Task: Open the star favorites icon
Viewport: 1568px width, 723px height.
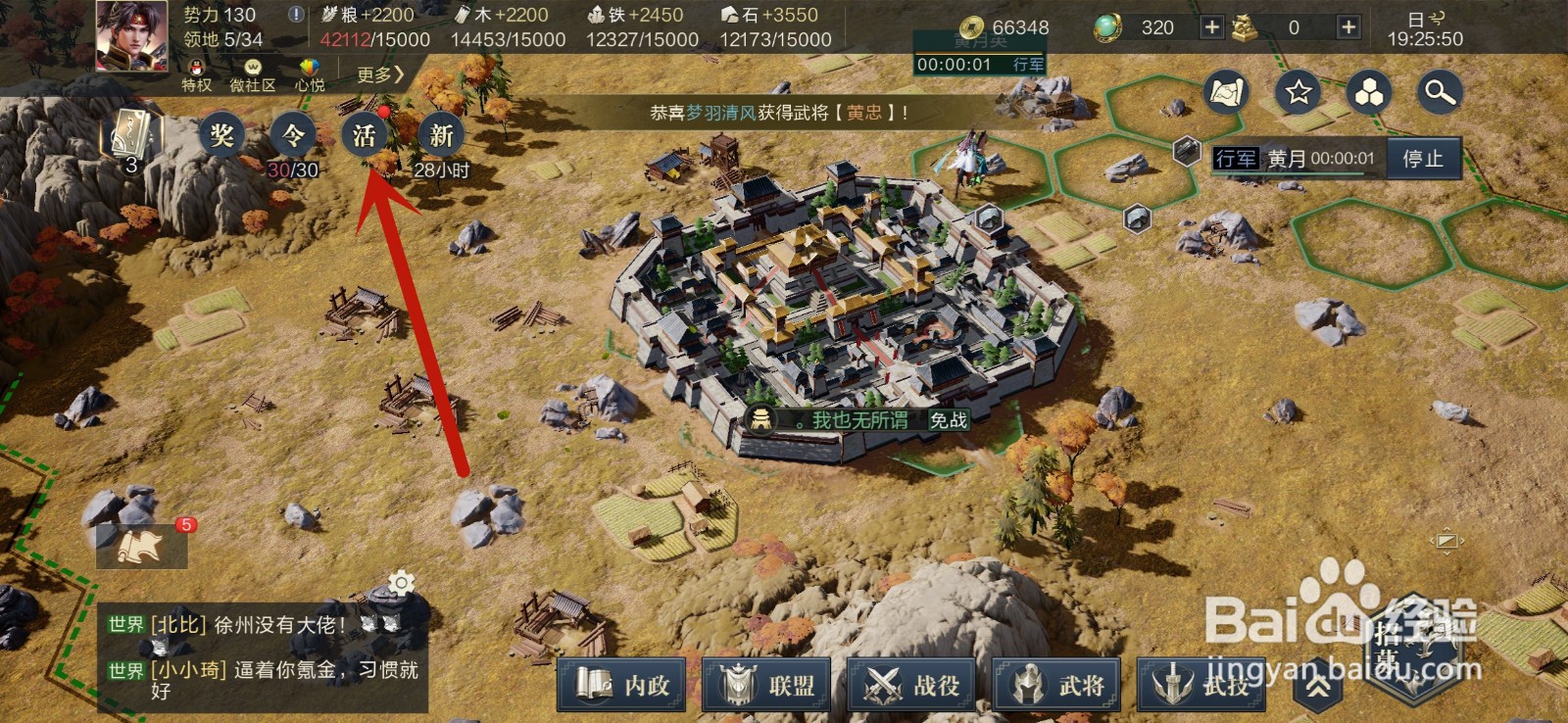Action: [x=1298, y=93]
